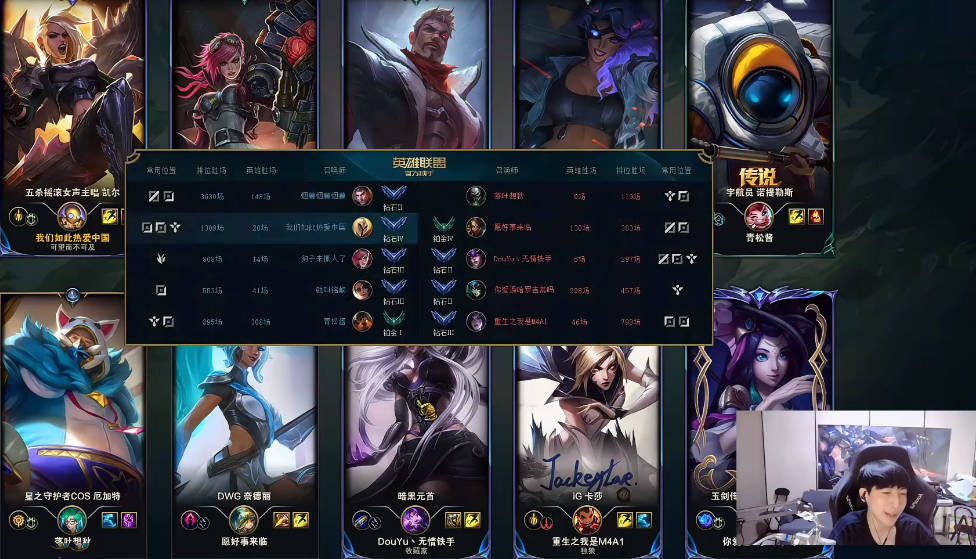Click the DWG Nidalee player card
976x559 pixels.
(245, 420)
